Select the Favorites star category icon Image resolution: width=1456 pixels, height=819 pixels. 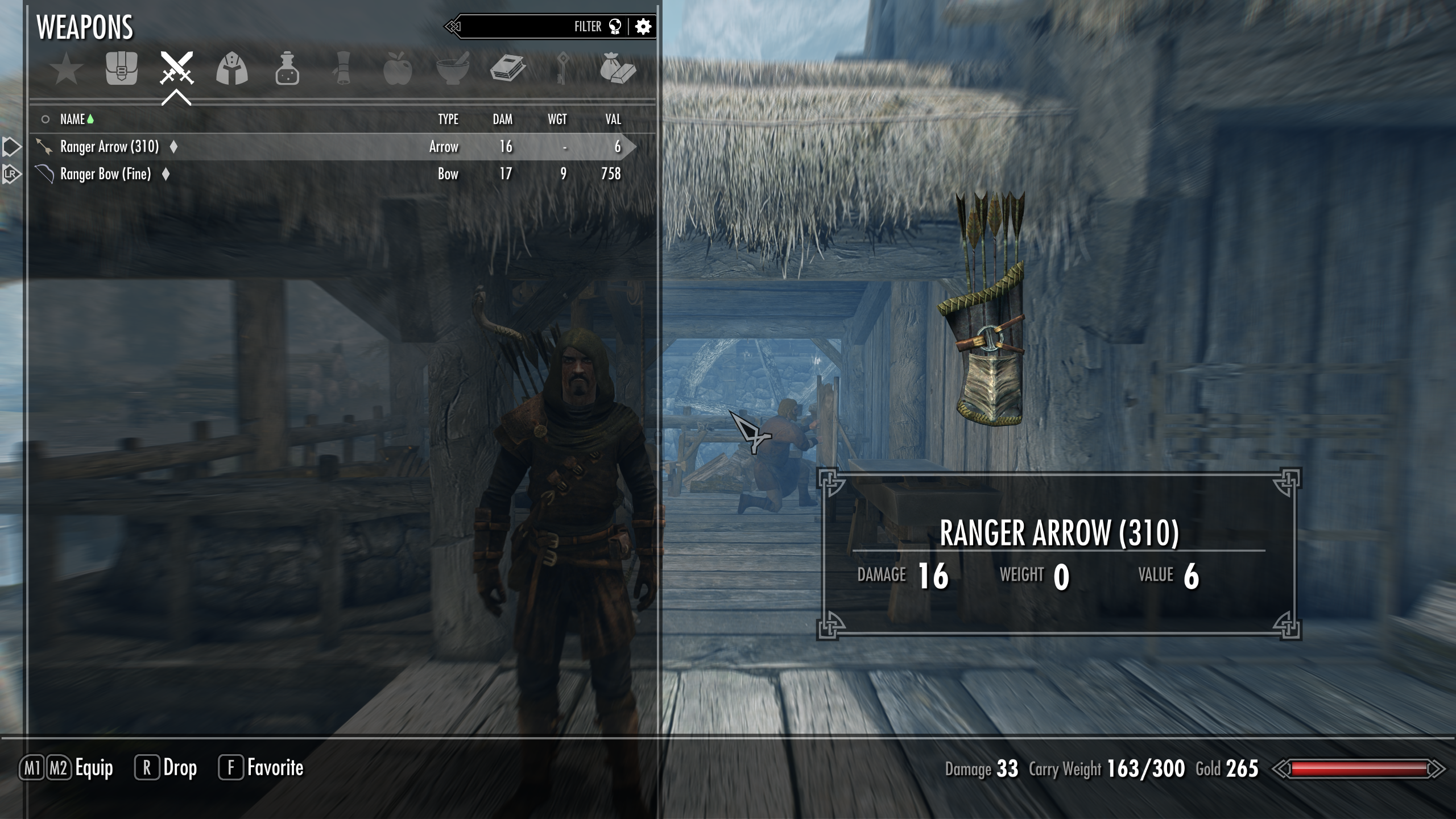[67, 69]
